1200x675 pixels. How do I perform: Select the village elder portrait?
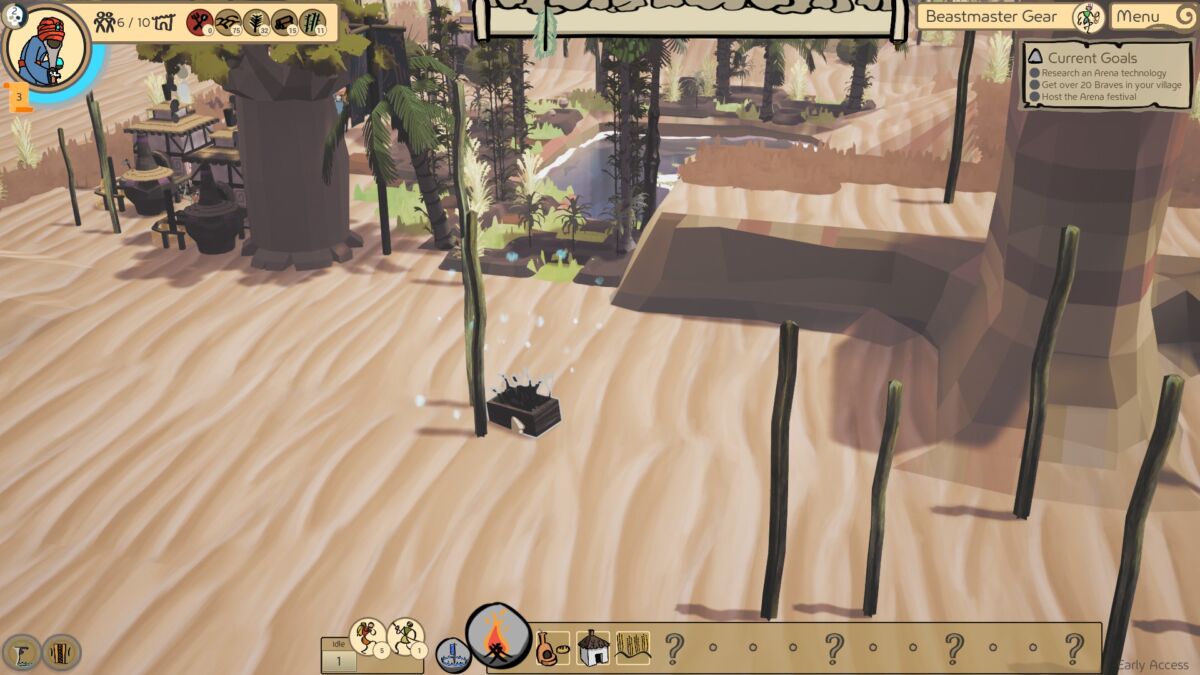click(x=46, y=48)
